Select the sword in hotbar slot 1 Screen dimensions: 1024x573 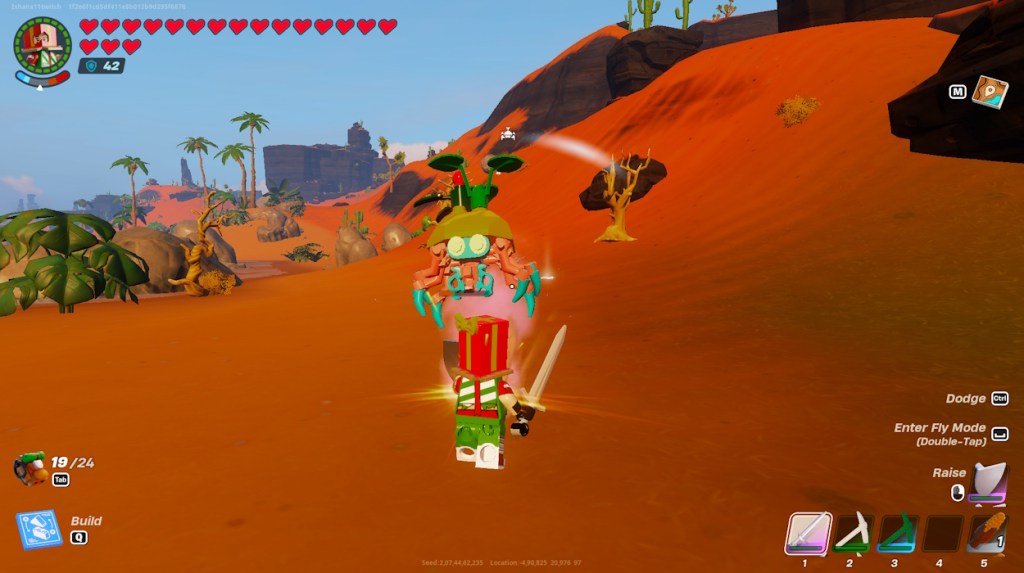(806, 533)
